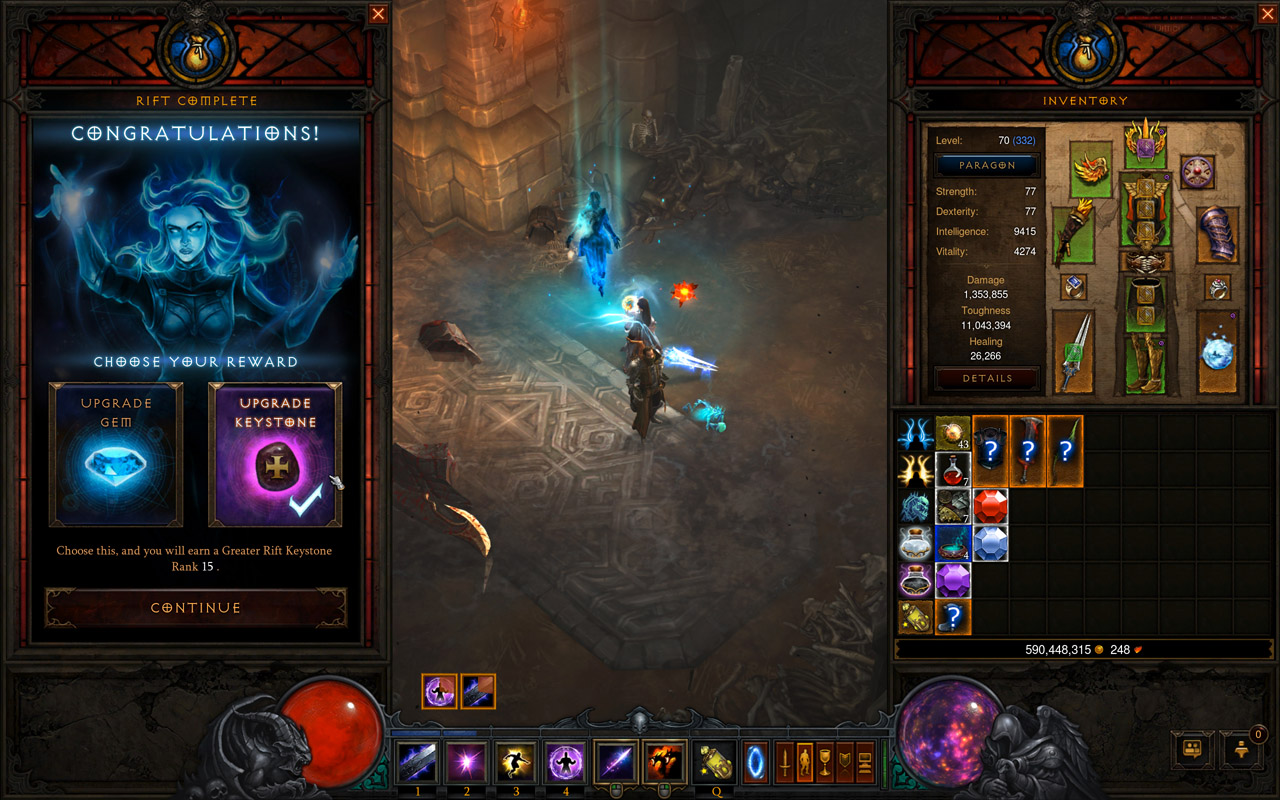Confirm reward with the Continue button

[x=196, y=607]
